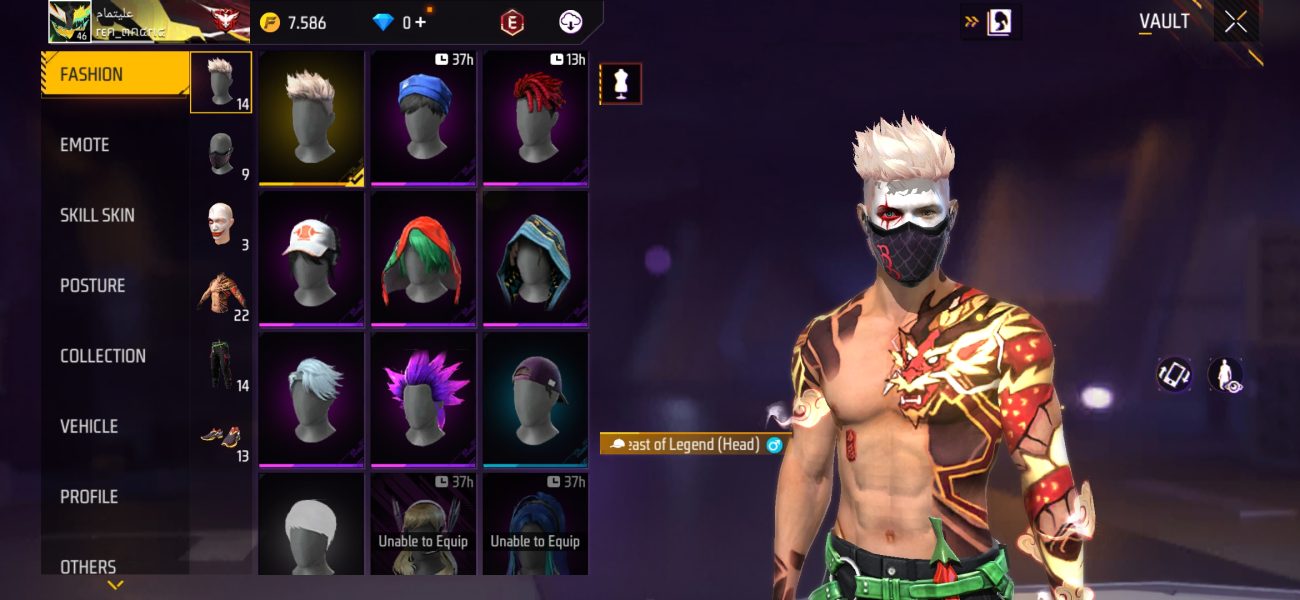The height and width of the screenshot is (600, 1300).
Task: Open the Vehicle category
Action: tap(89, 426)
